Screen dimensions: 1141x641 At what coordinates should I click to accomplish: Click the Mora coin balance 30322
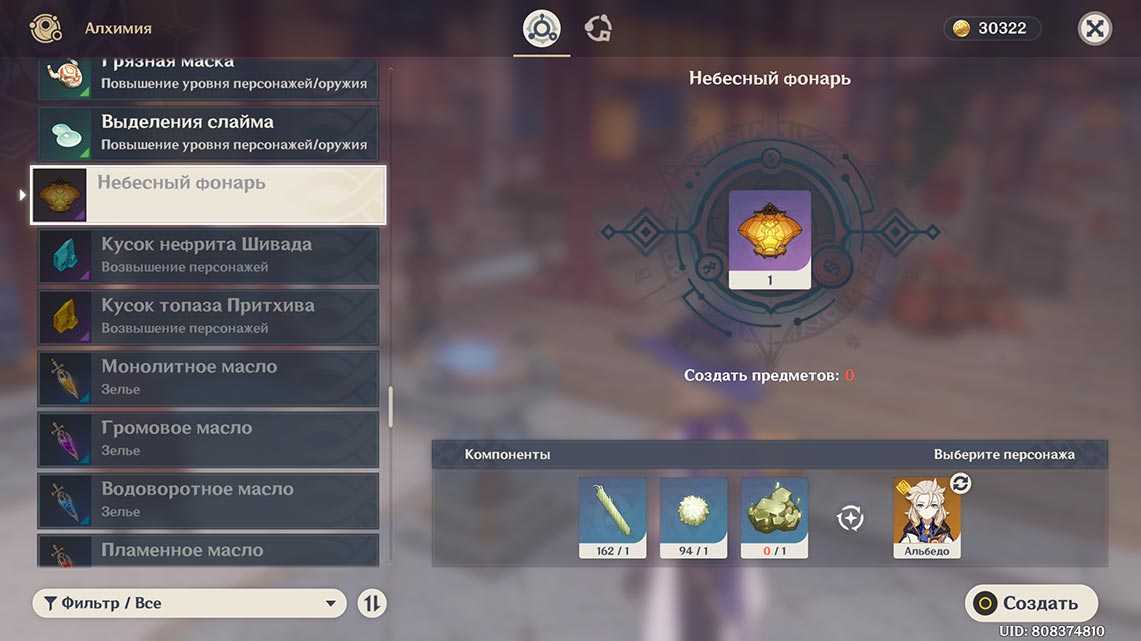[x=992, y=29]
